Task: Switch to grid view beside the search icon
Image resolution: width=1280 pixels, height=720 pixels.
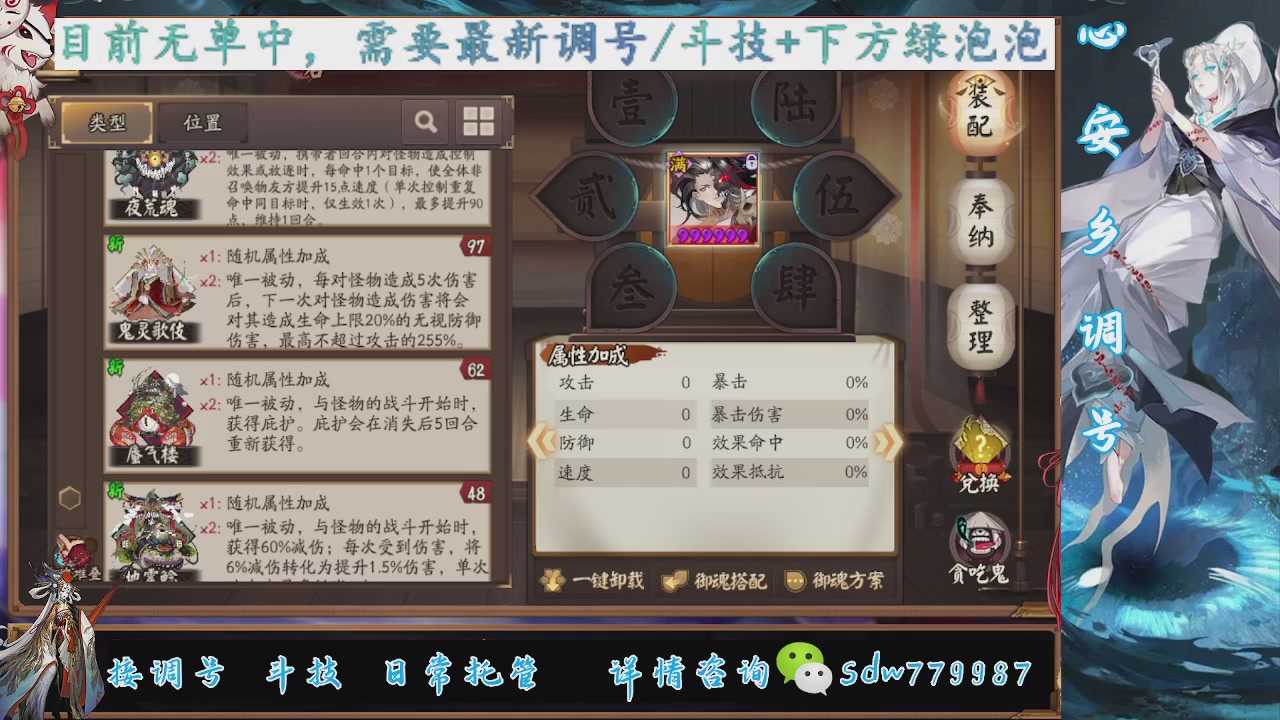Action: 478,121
